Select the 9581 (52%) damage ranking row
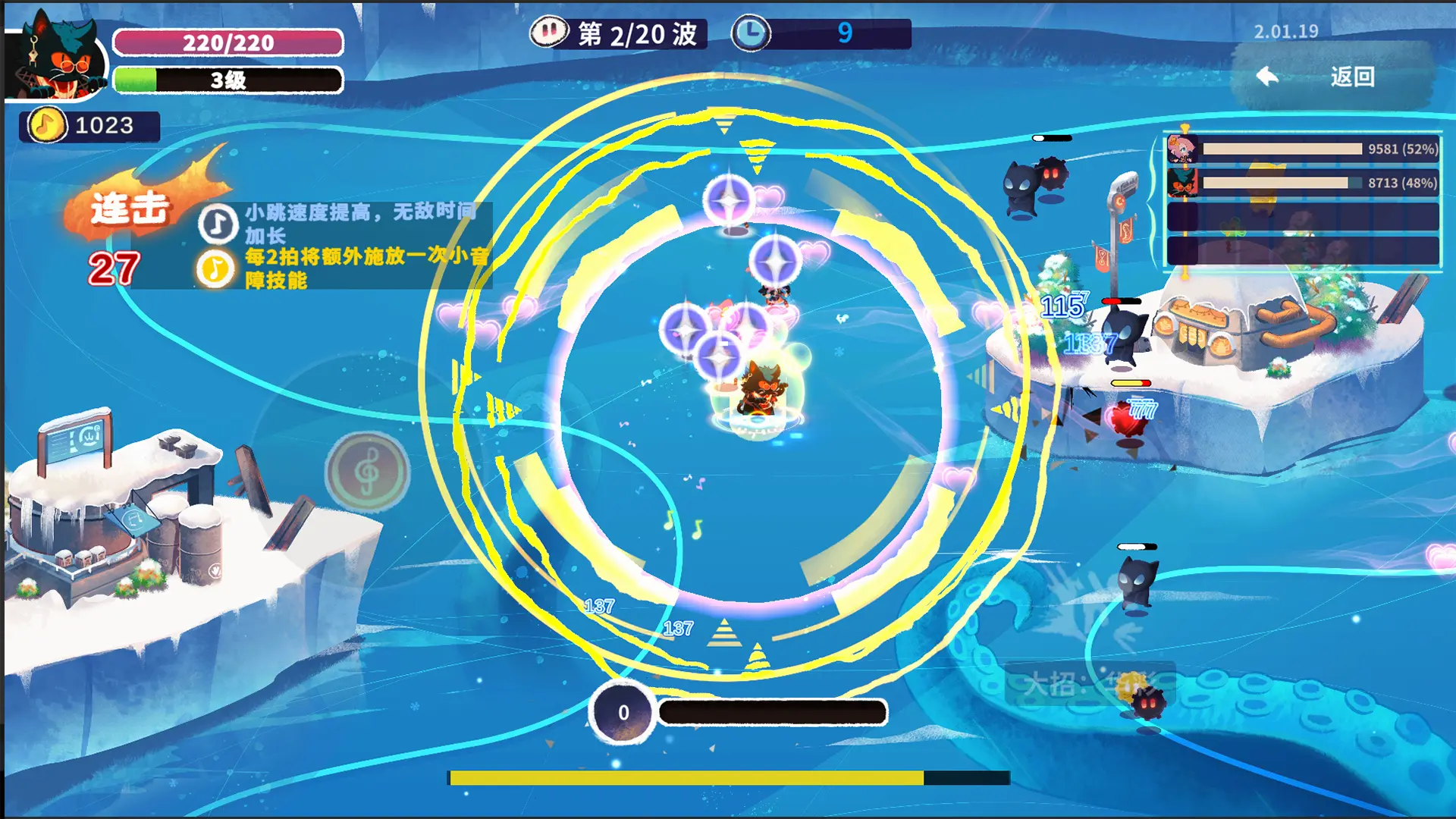This screenshot has width=1456, height=819. pos(1302,149)
